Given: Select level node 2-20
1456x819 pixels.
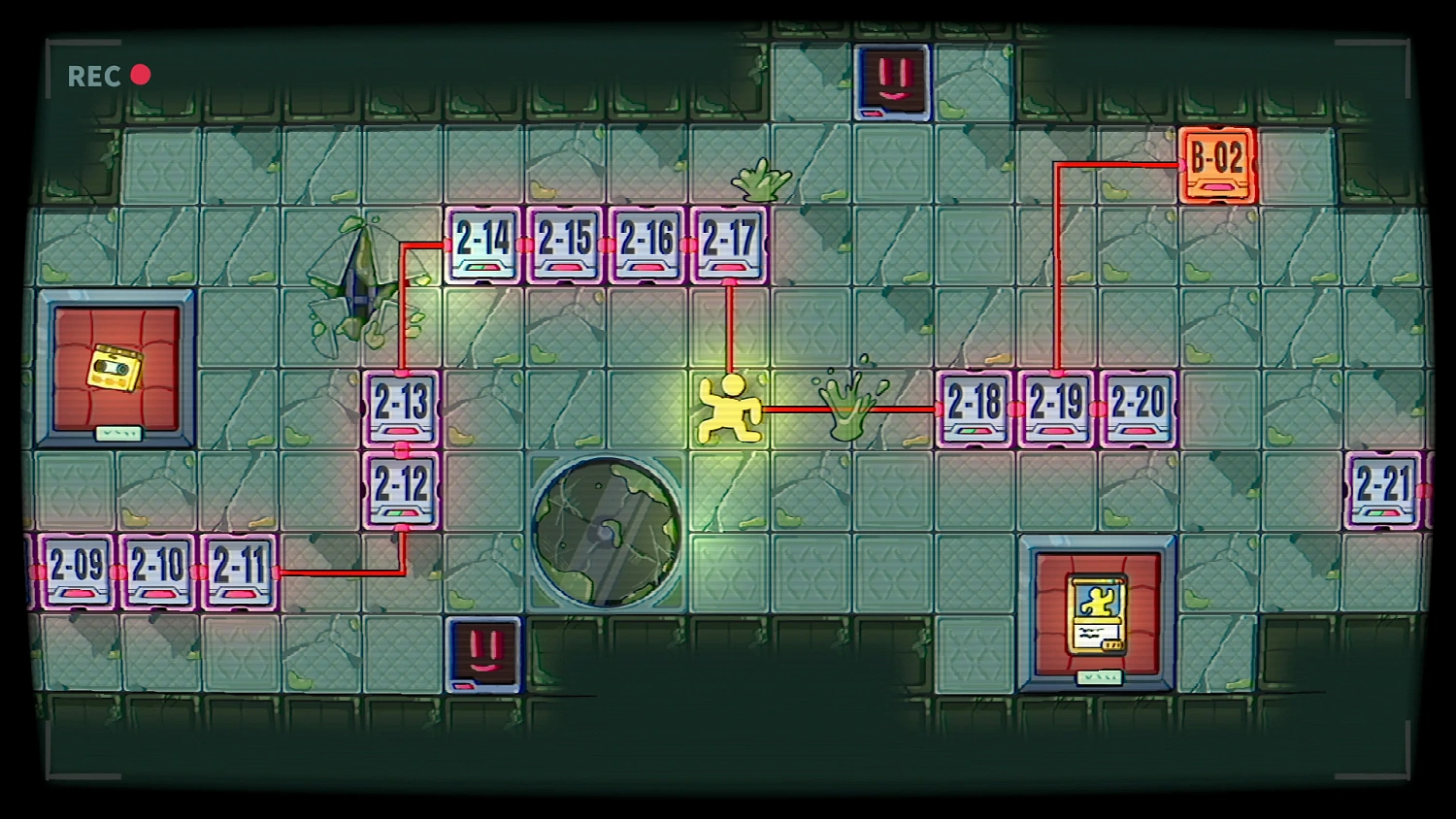Looking at the screenshot, I should (x=1136, y=407).
